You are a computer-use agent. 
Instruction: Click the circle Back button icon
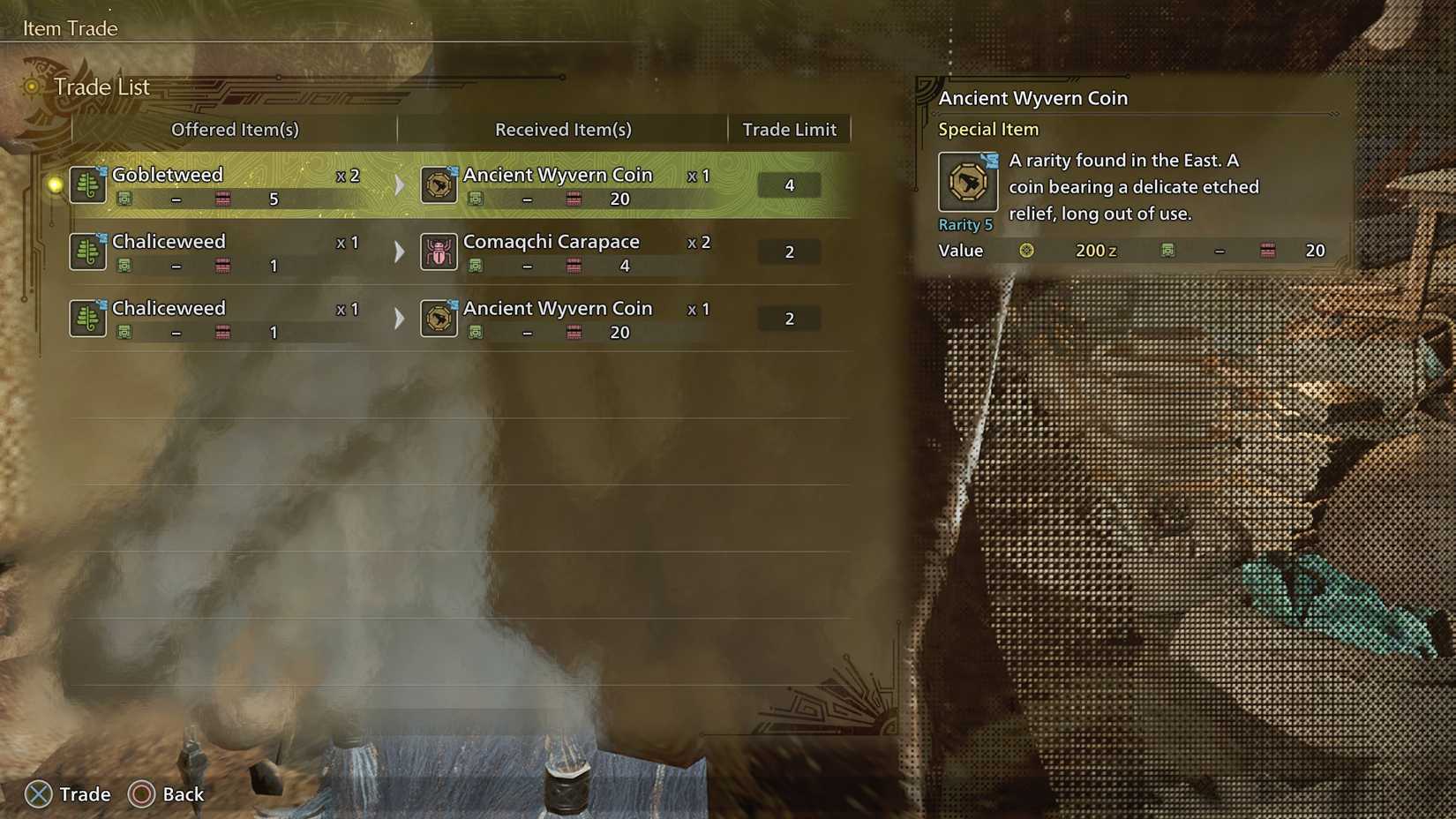pos(139,794)
